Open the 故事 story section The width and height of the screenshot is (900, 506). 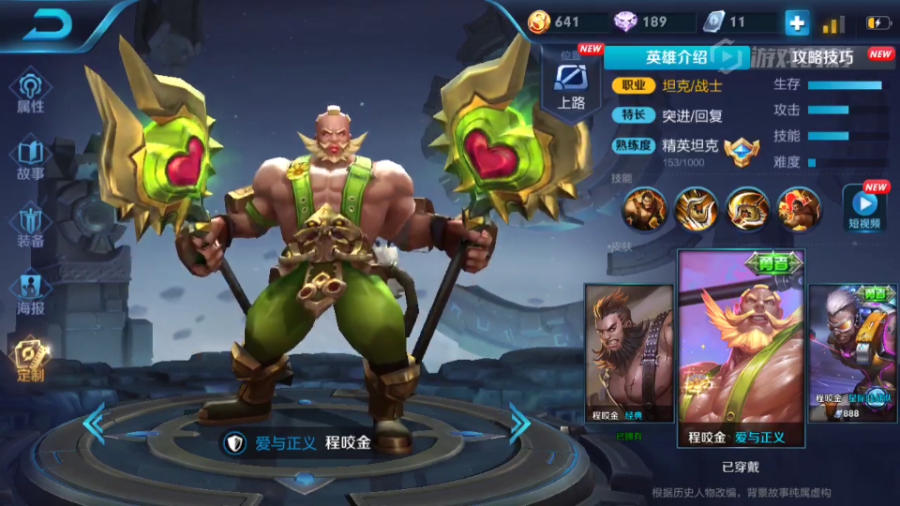click(x=30, y=159)
